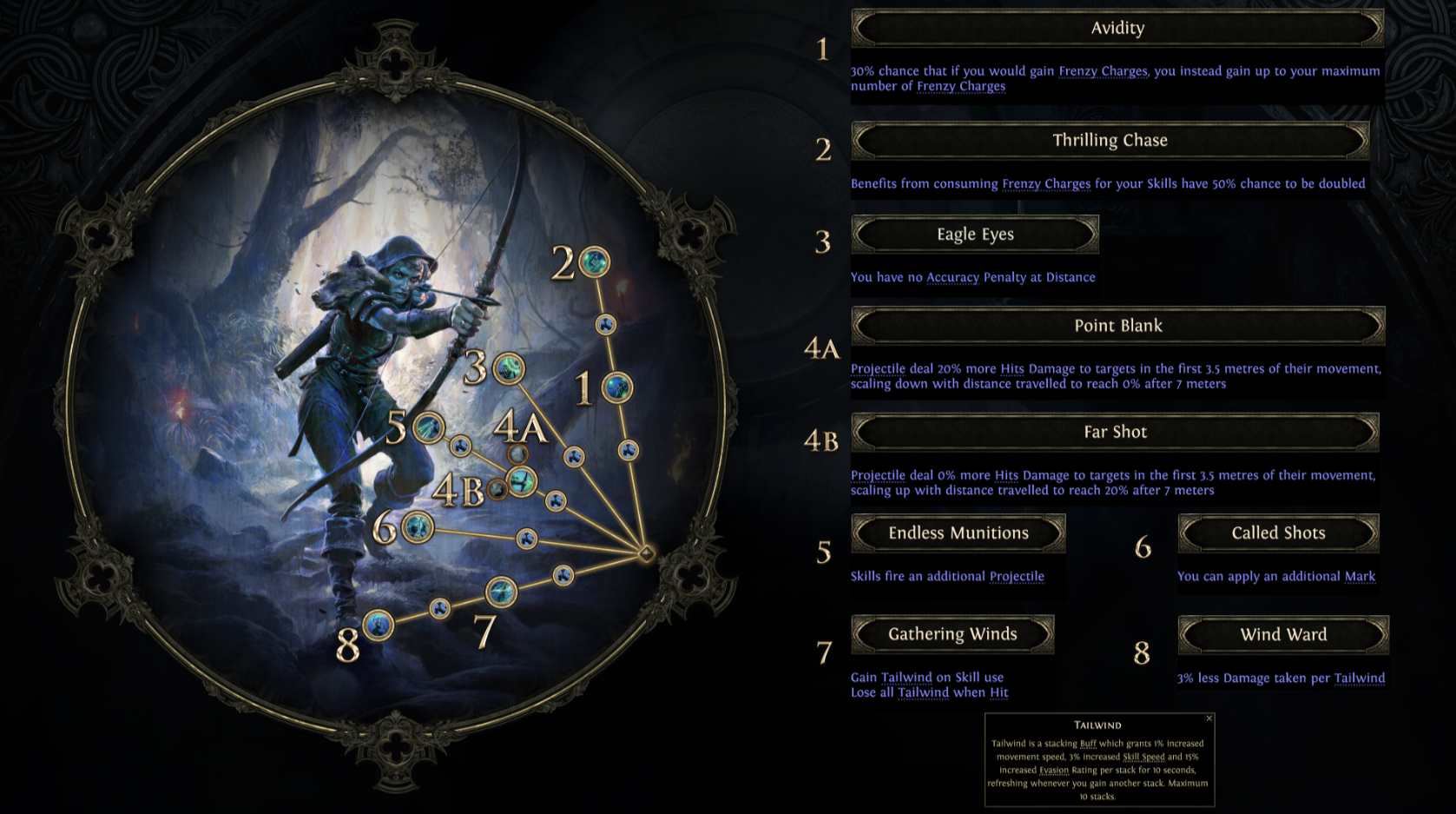Click the Point Blank title banner
The width and height of the screenshot is (1456, 814).
1117,326
